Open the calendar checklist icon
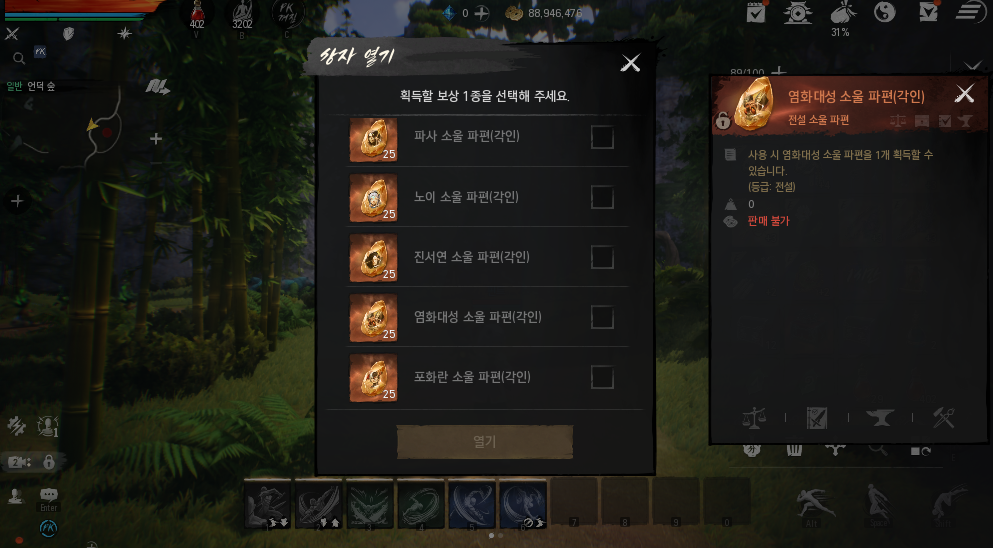 (756, 12)
